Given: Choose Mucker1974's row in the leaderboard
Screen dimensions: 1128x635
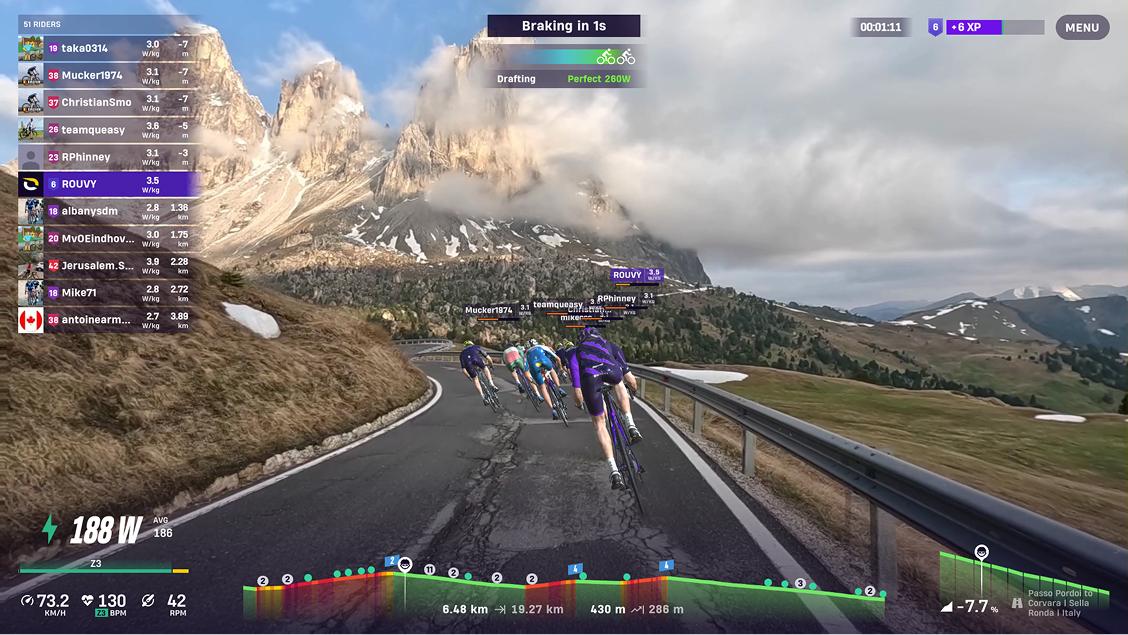Looking at the screenshot, I should coord(108,75).
